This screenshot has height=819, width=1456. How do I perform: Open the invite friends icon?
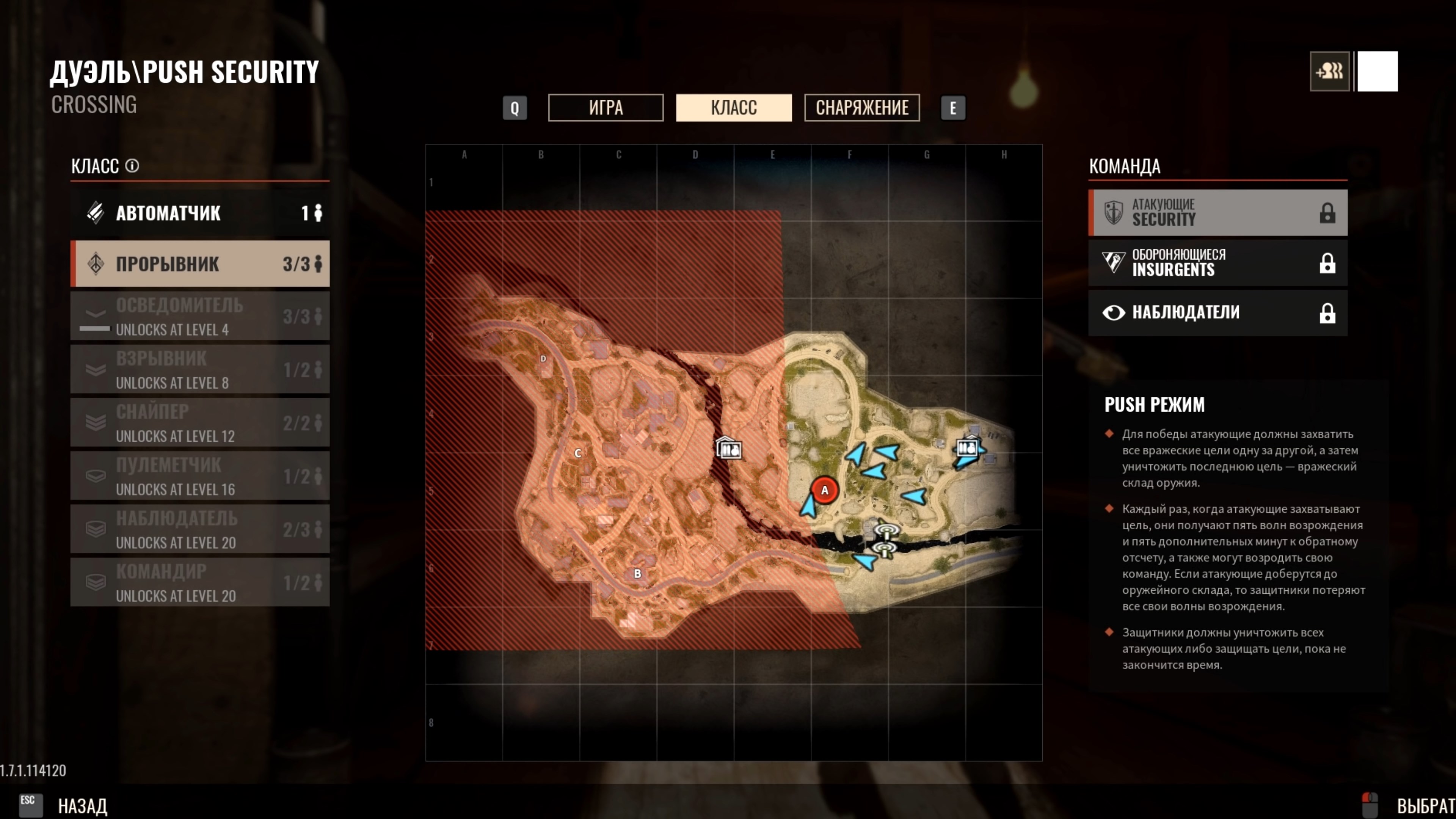click(x=1329, y=71)
